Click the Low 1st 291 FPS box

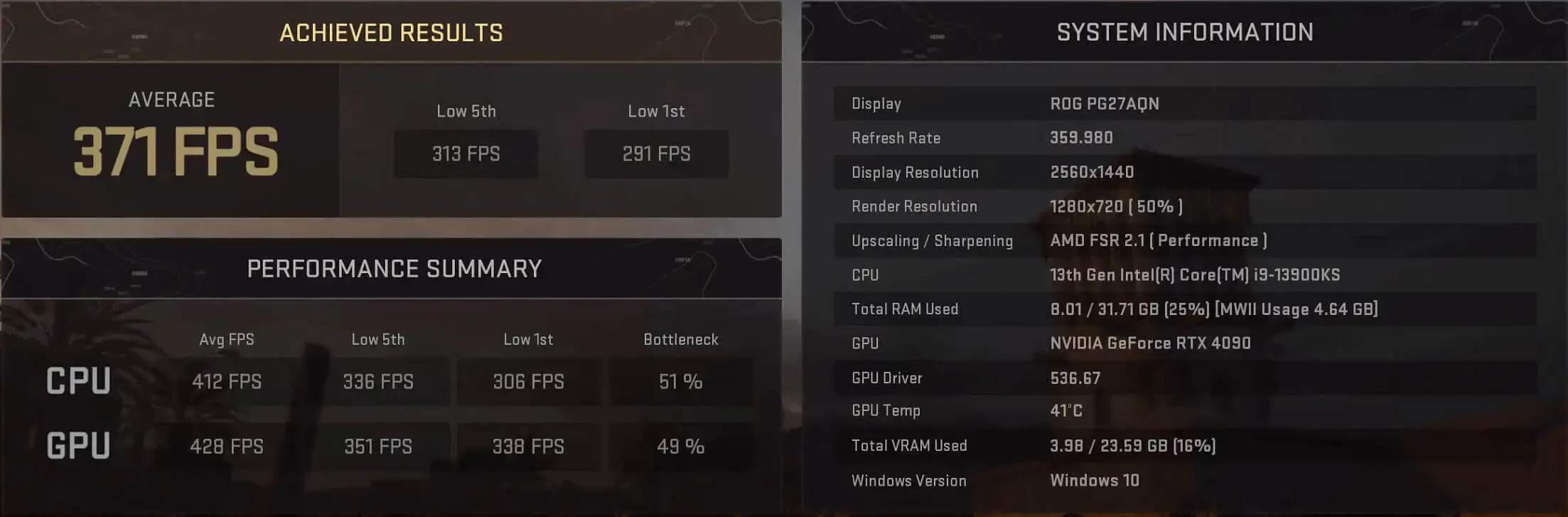[655, 154]
